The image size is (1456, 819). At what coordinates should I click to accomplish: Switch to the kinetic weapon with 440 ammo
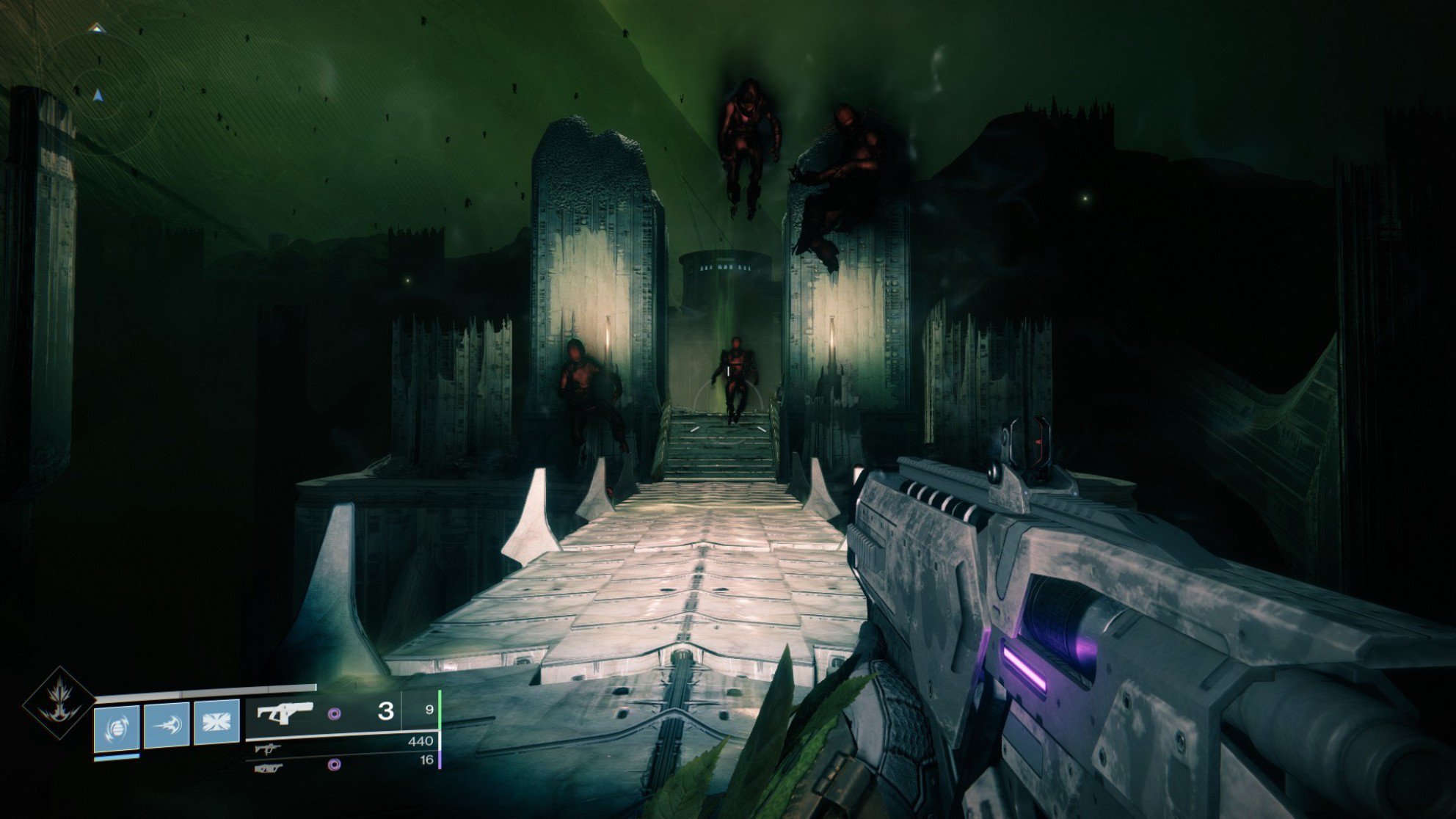[268, 749]
